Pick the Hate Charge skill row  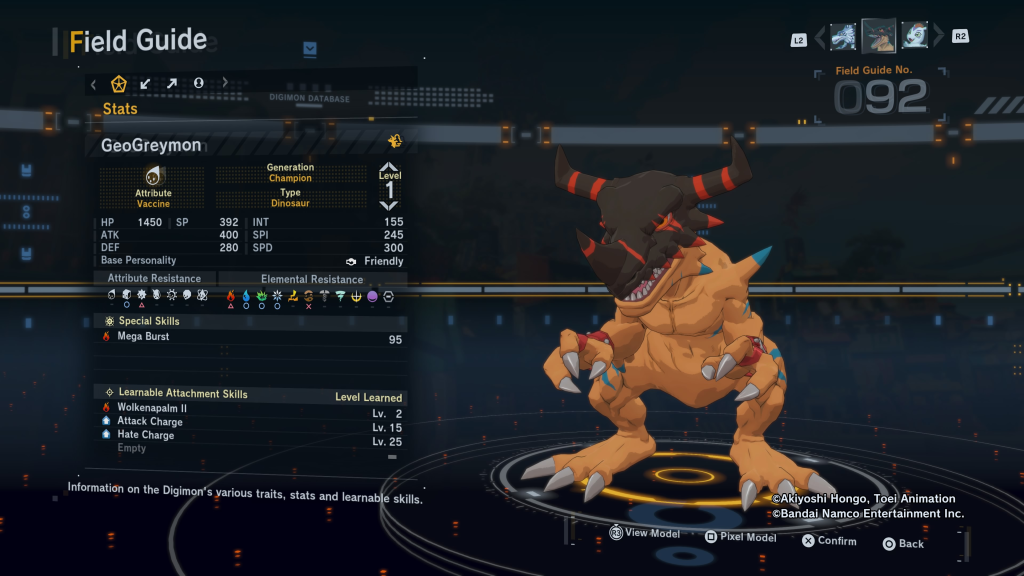250,436
